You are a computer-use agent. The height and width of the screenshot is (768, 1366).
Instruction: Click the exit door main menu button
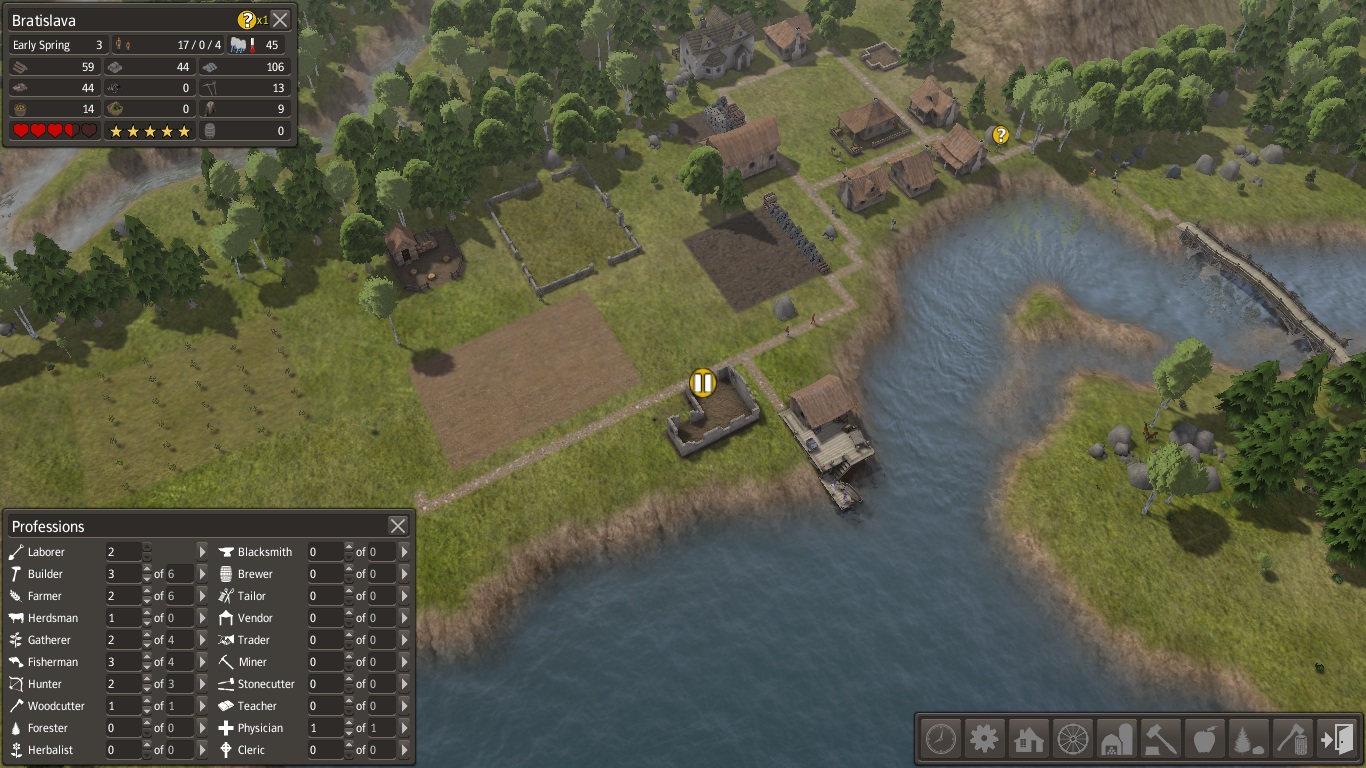point(1336,740)
